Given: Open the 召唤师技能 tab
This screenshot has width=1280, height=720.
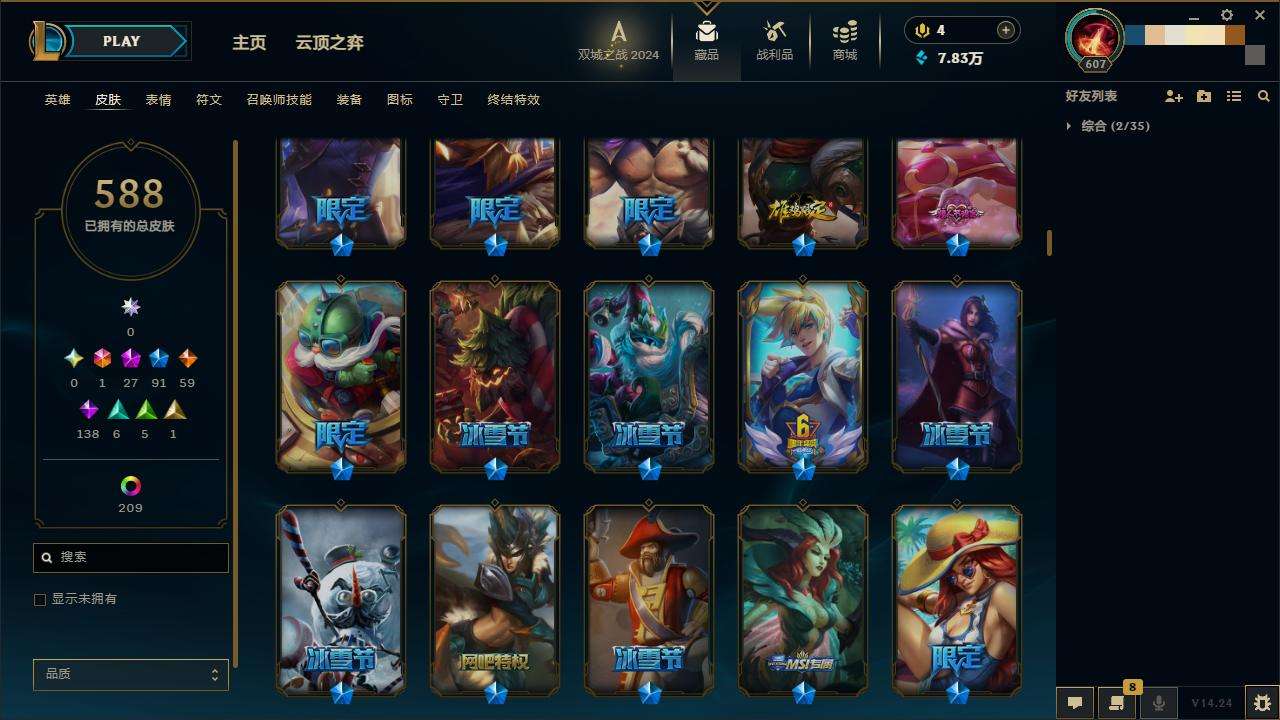Looking at the screenshot, I should coord(279,100).
